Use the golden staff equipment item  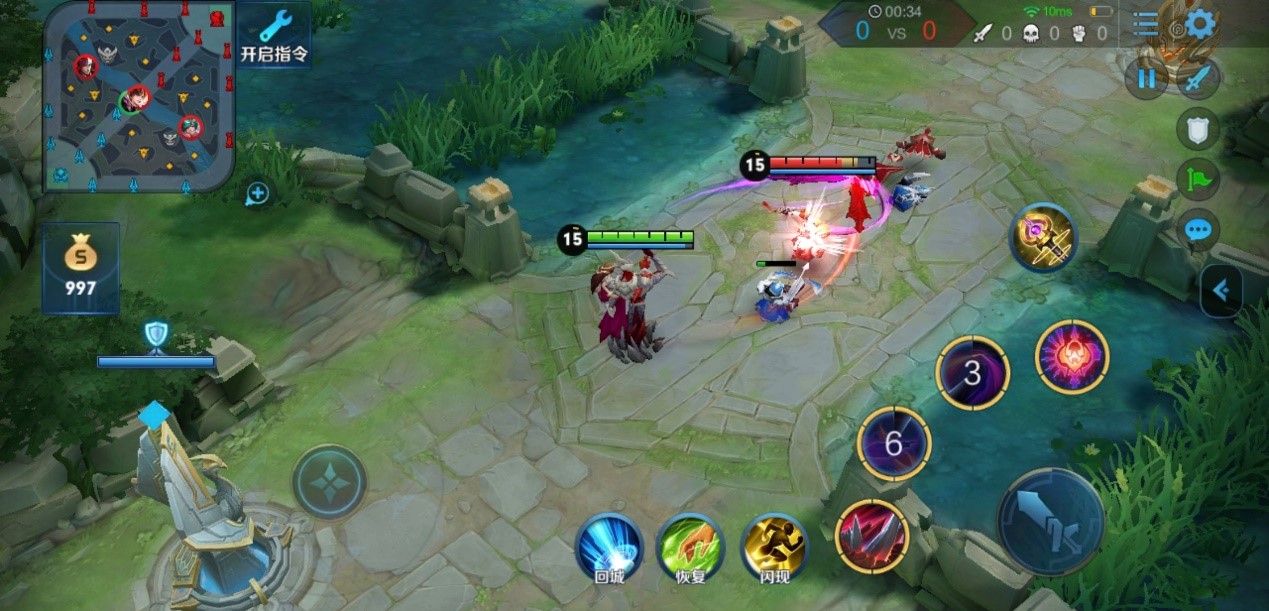(x=1043, y=238)
